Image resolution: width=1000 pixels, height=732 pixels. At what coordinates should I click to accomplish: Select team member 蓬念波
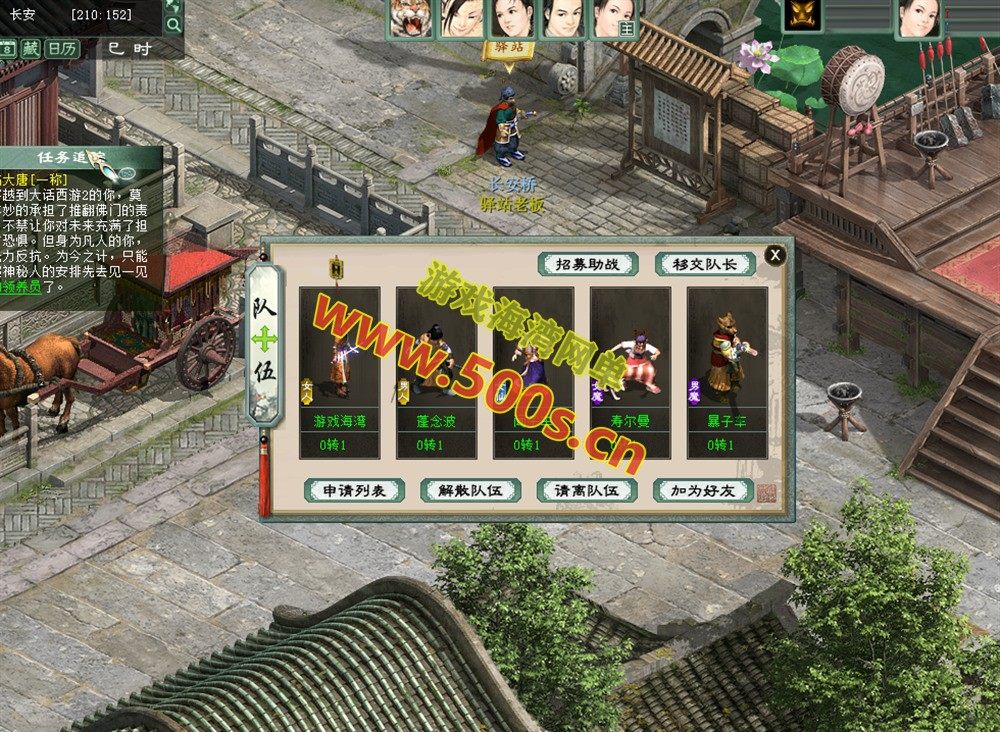point(436,372)
